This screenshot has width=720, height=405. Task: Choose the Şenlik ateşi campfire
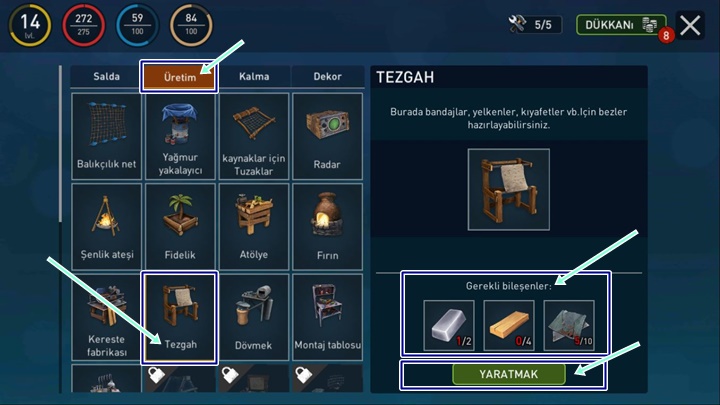105,226
